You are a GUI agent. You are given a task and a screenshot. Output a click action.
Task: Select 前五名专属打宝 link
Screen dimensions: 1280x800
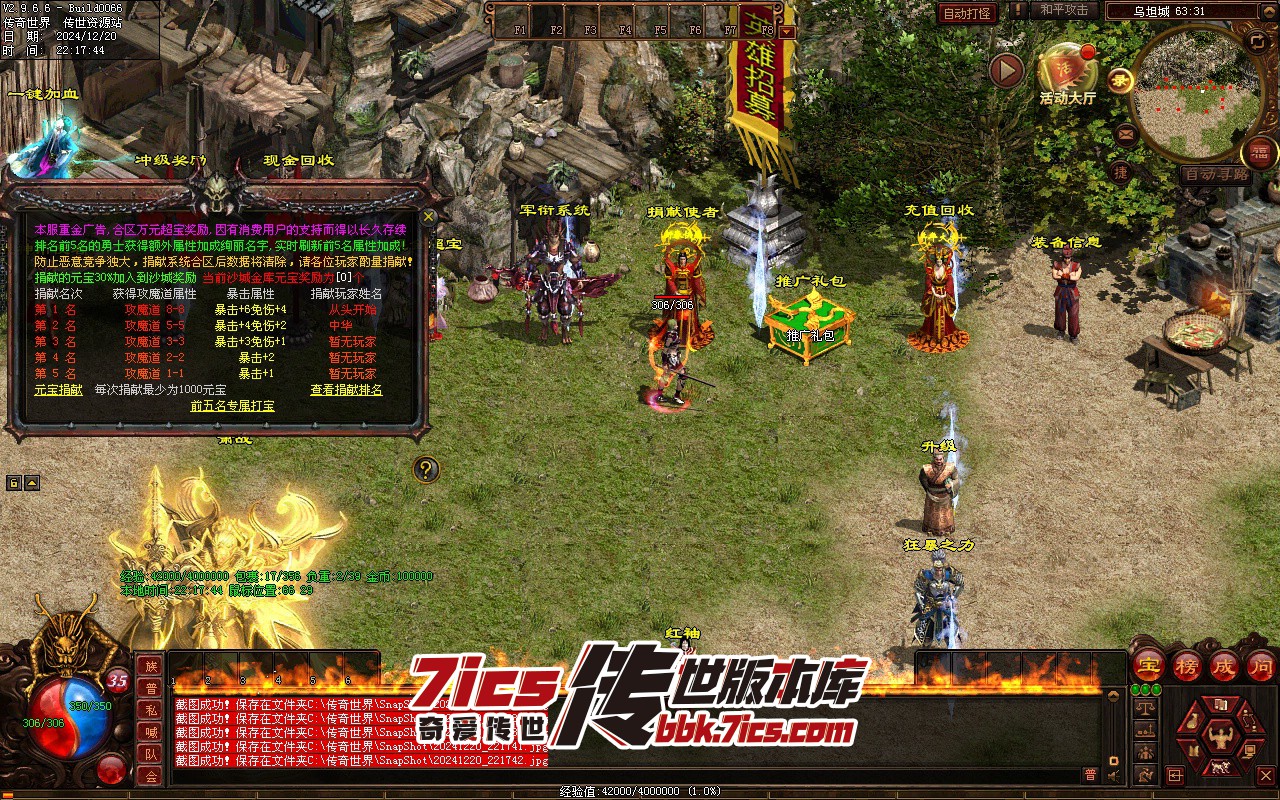point(232,405)
